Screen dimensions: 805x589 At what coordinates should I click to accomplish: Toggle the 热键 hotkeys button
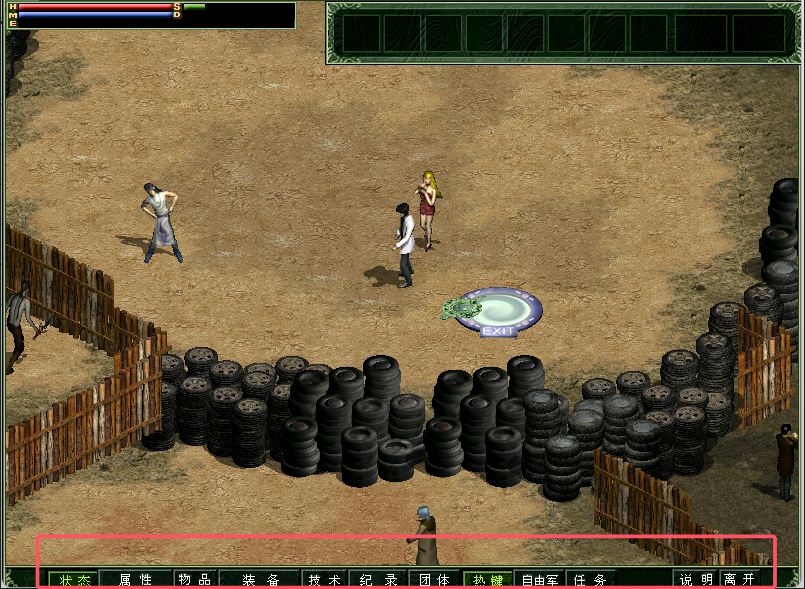(x=488, y=579)
